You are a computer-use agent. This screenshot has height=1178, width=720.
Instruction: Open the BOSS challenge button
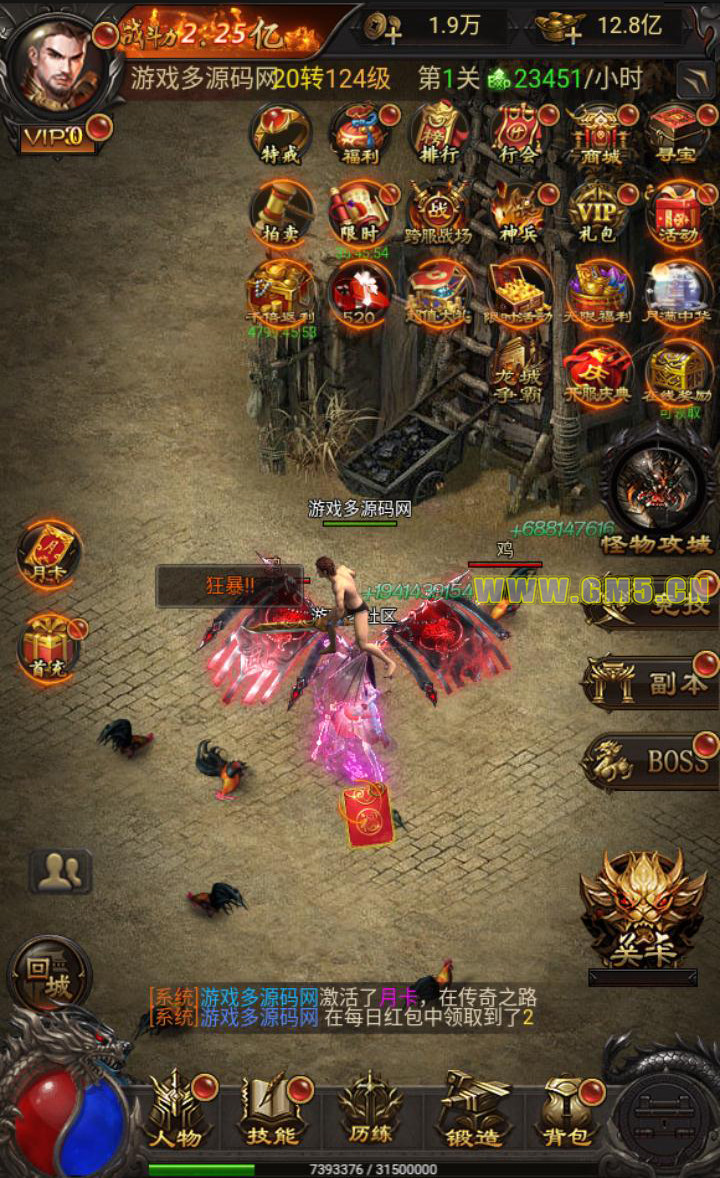(x=650, y=762)
